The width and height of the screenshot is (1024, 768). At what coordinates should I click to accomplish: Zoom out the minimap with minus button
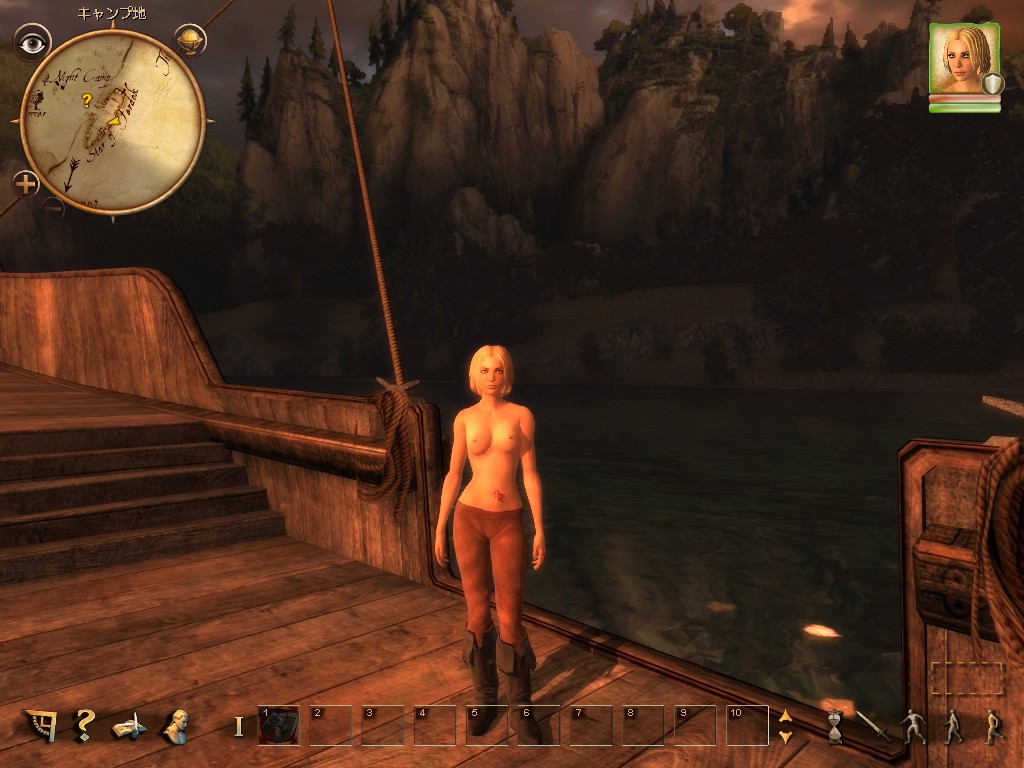54,208
